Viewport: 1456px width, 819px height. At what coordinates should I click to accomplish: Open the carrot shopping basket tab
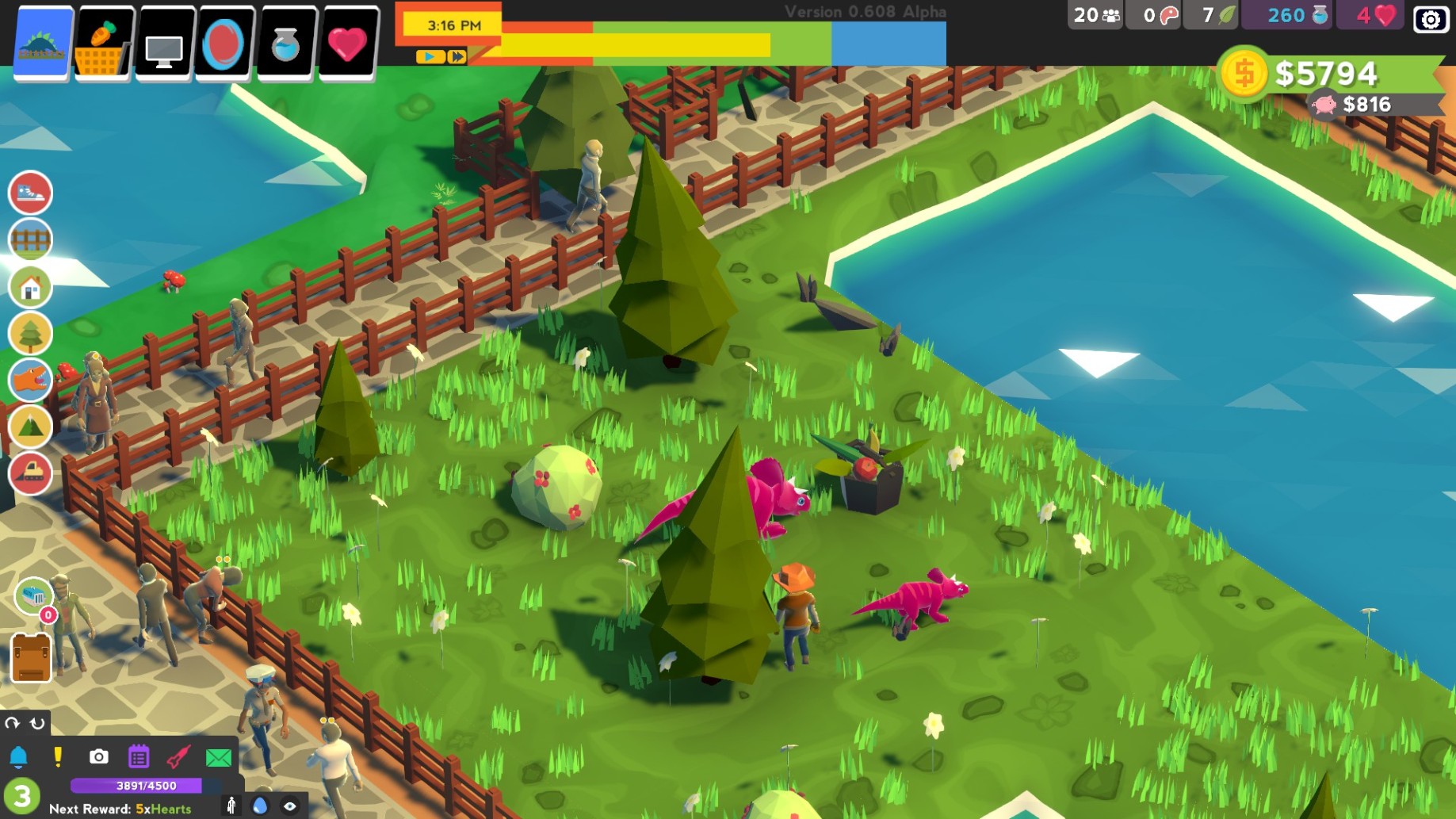tap(103, 44)
